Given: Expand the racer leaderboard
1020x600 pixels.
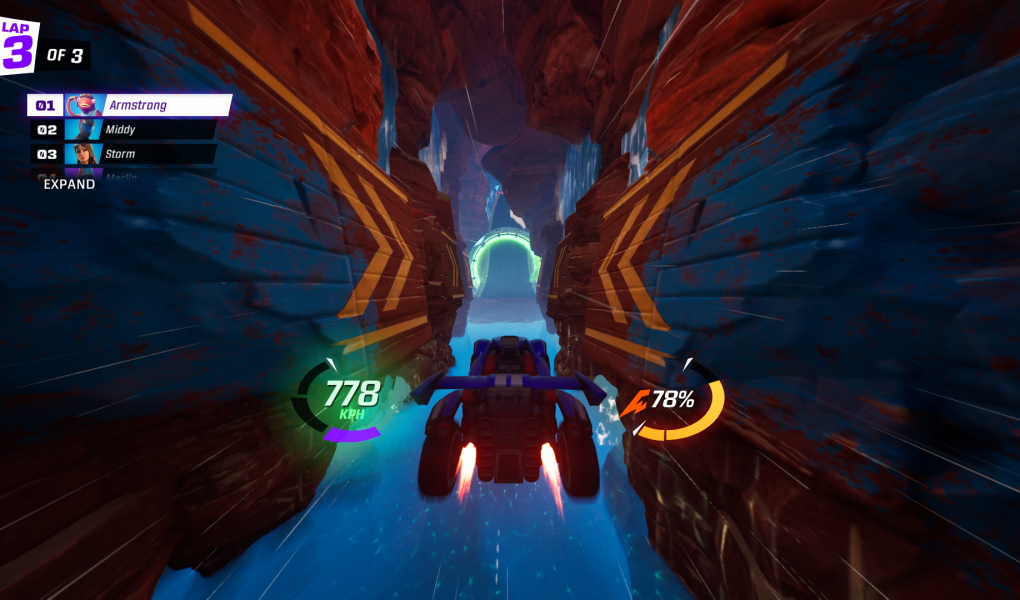Looking at the screenshot, I should click(69, 185).
